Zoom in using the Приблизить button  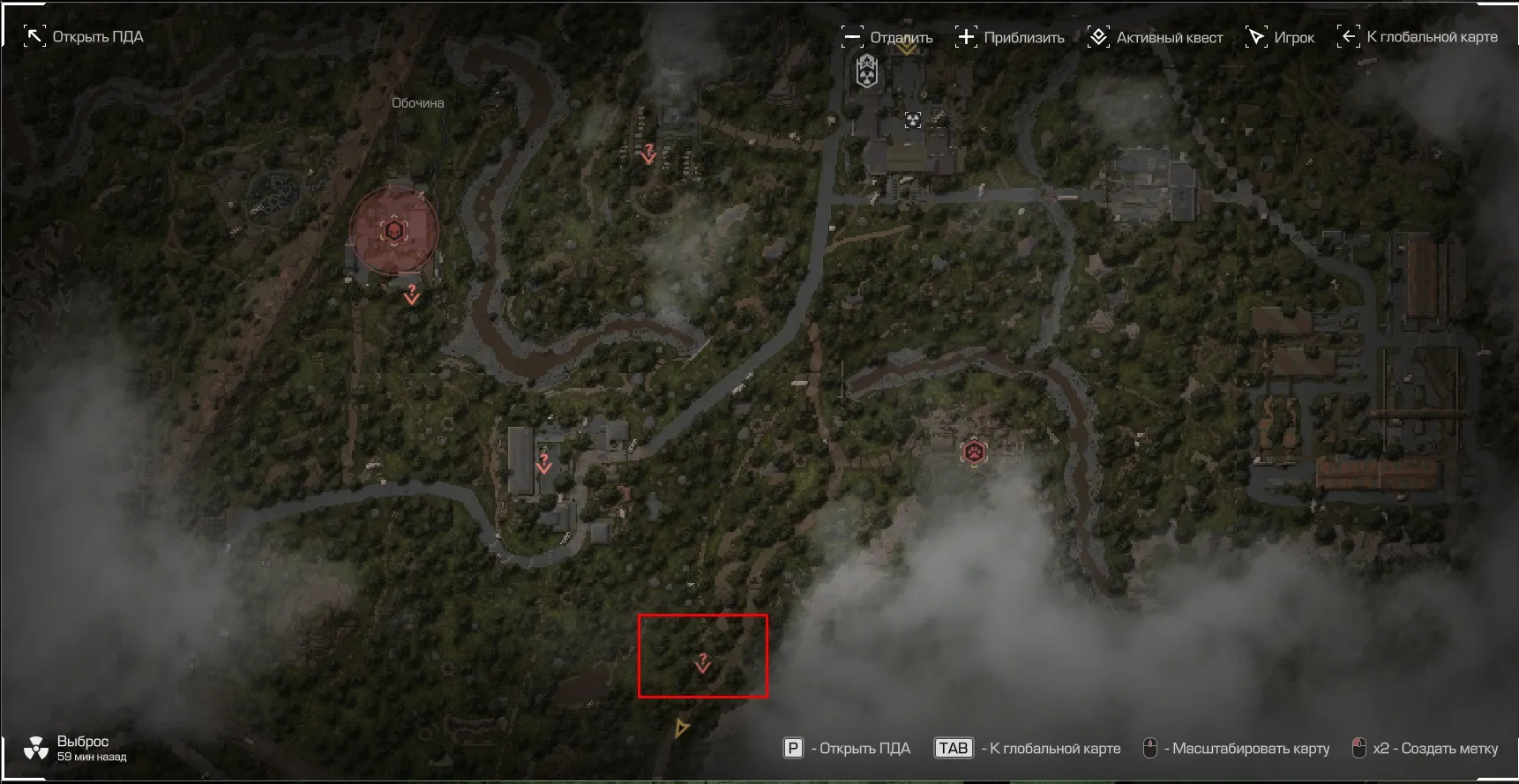1010,37
